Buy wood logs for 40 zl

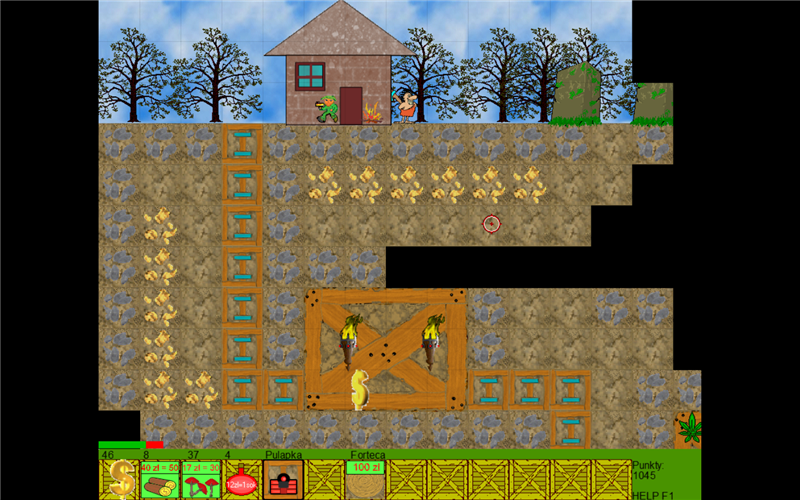(160, 479)
